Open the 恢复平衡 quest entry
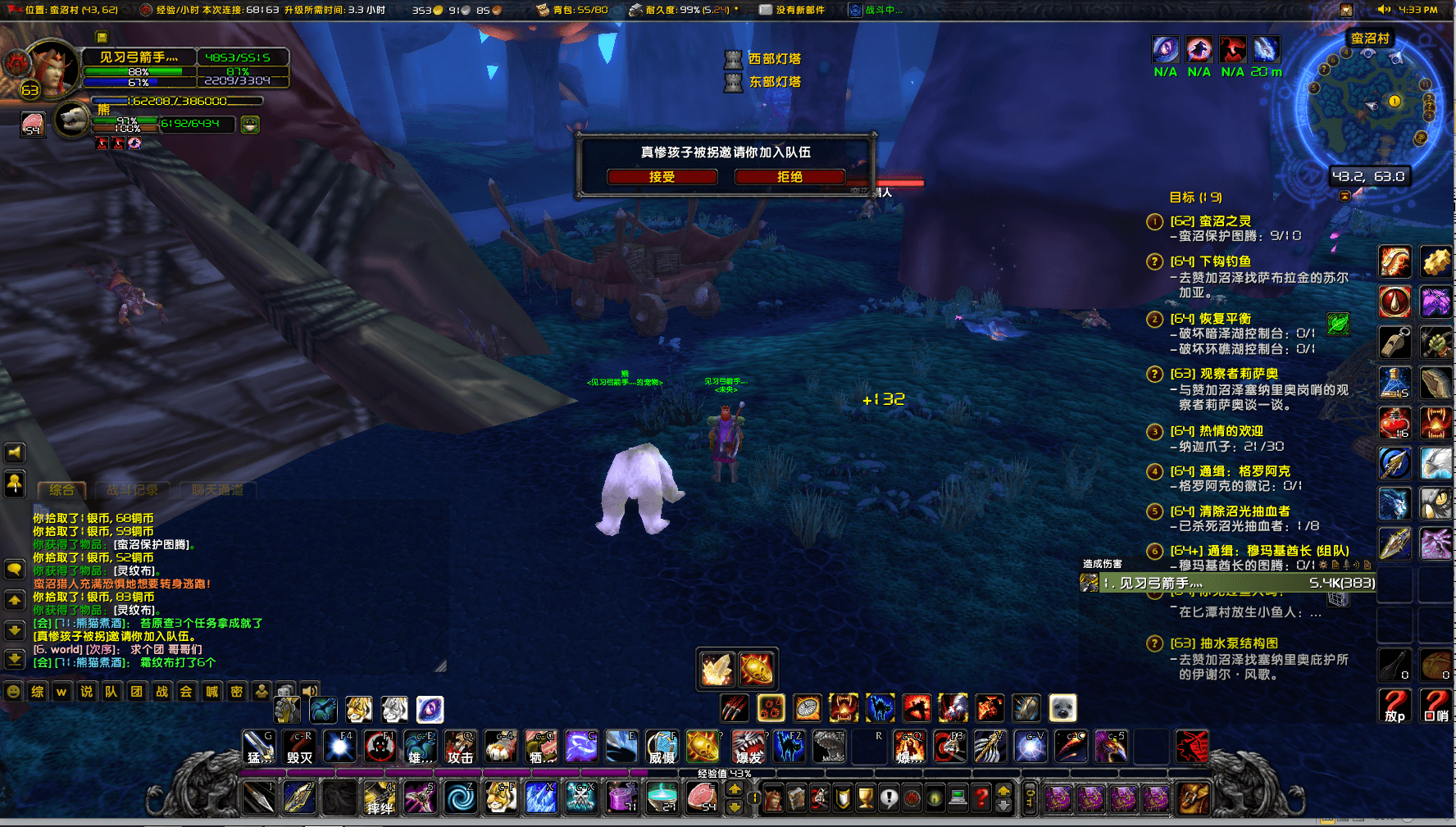 (x=1225, y=319)
